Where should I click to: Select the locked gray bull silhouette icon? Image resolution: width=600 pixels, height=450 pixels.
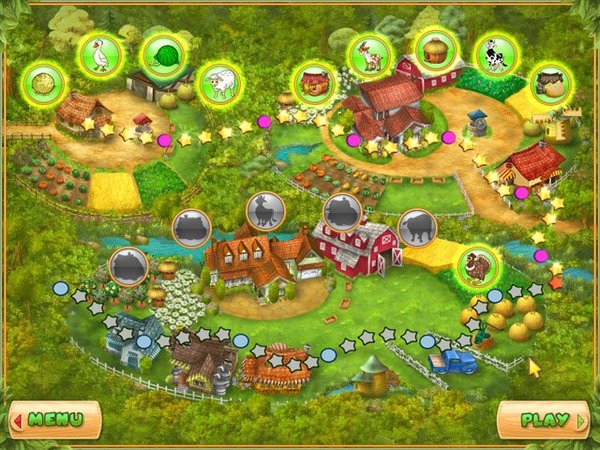click(417, 229)
